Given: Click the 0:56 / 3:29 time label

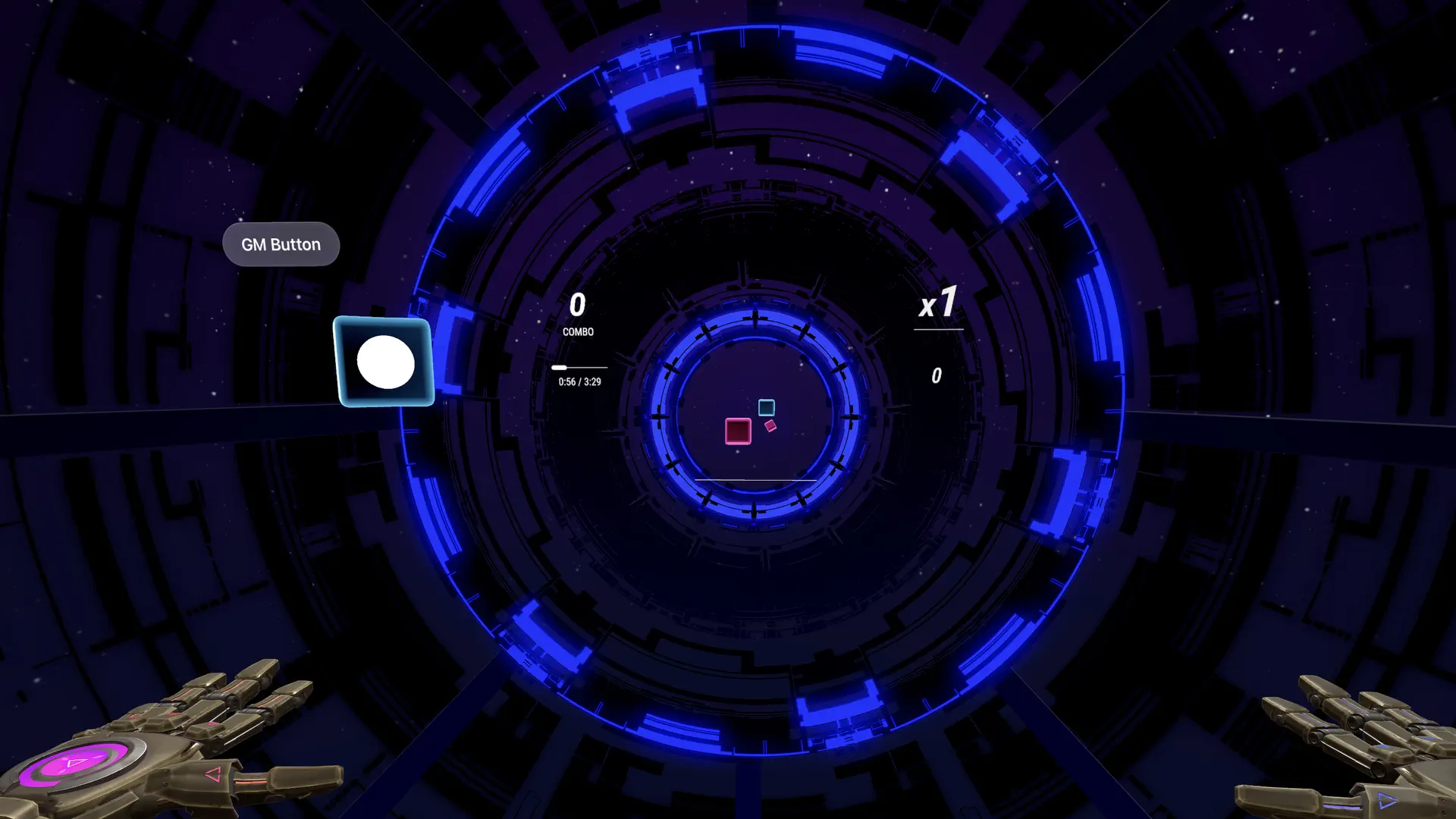Looking at the screenshot, I should pyautogui.click(x=580, y=380).
